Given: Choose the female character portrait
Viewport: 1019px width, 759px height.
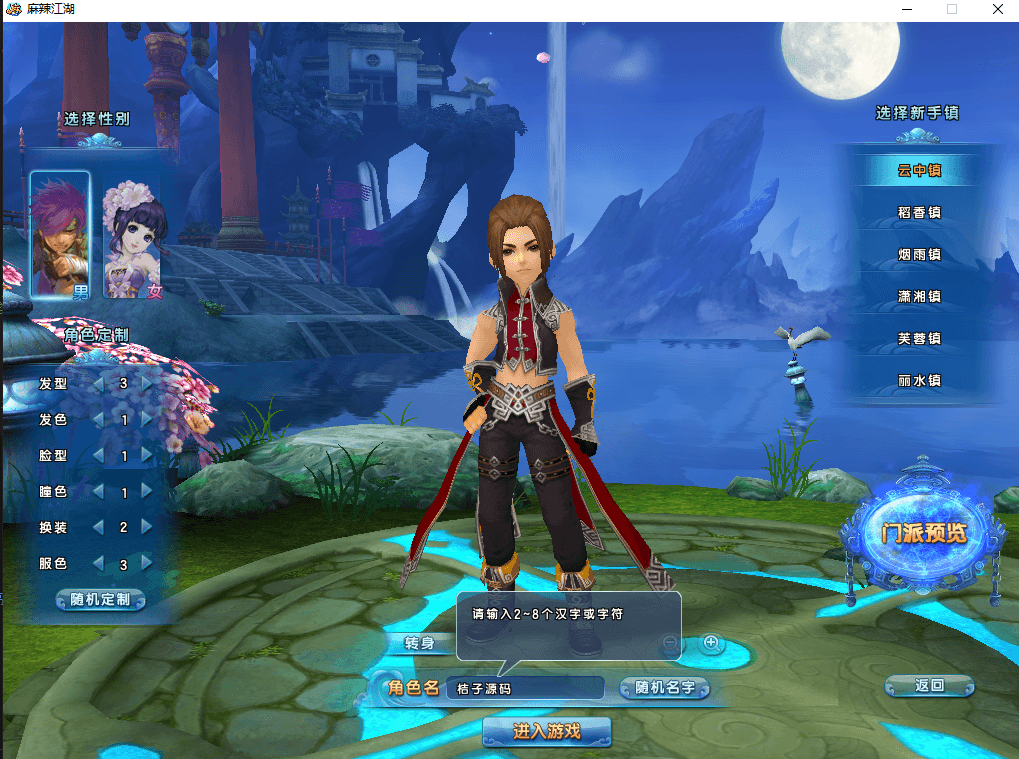Looking at the screenshot, I should 133,240.
